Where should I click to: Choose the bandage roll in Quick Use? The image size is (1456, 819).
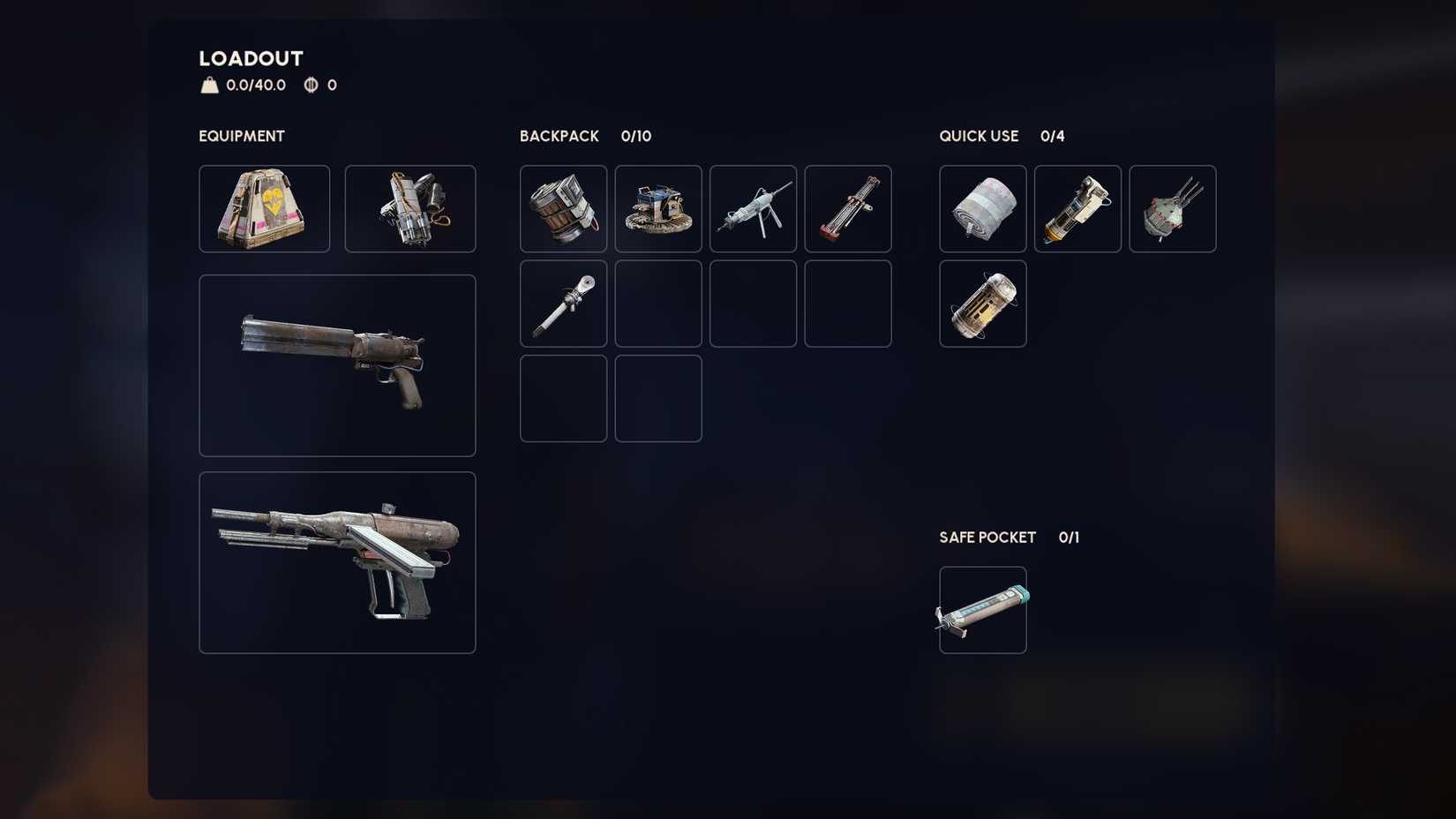982,208
